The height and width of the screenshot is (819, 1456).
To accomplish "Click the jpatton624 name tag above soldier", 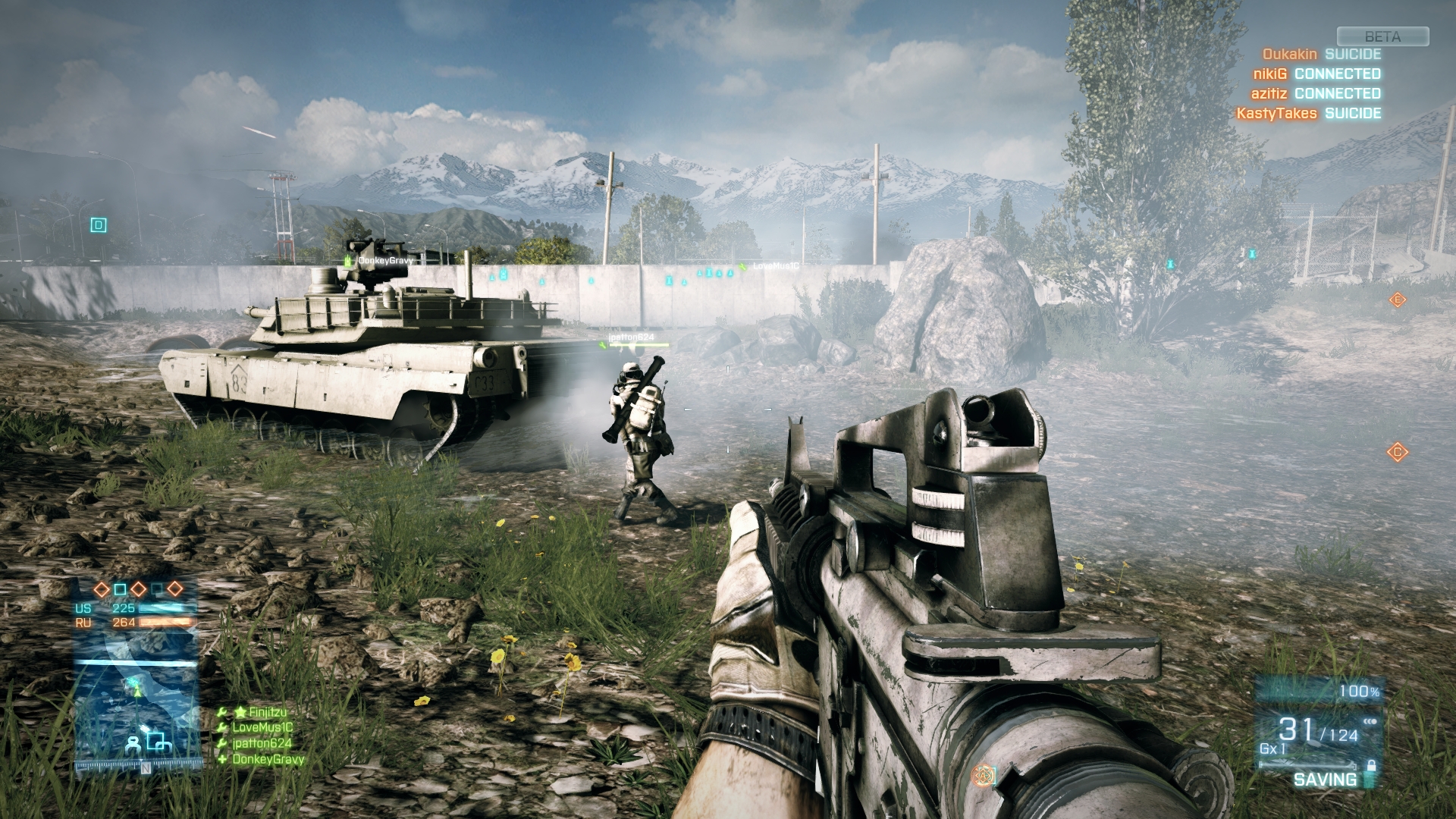I will pyautogui.click(x=631, y=337).
